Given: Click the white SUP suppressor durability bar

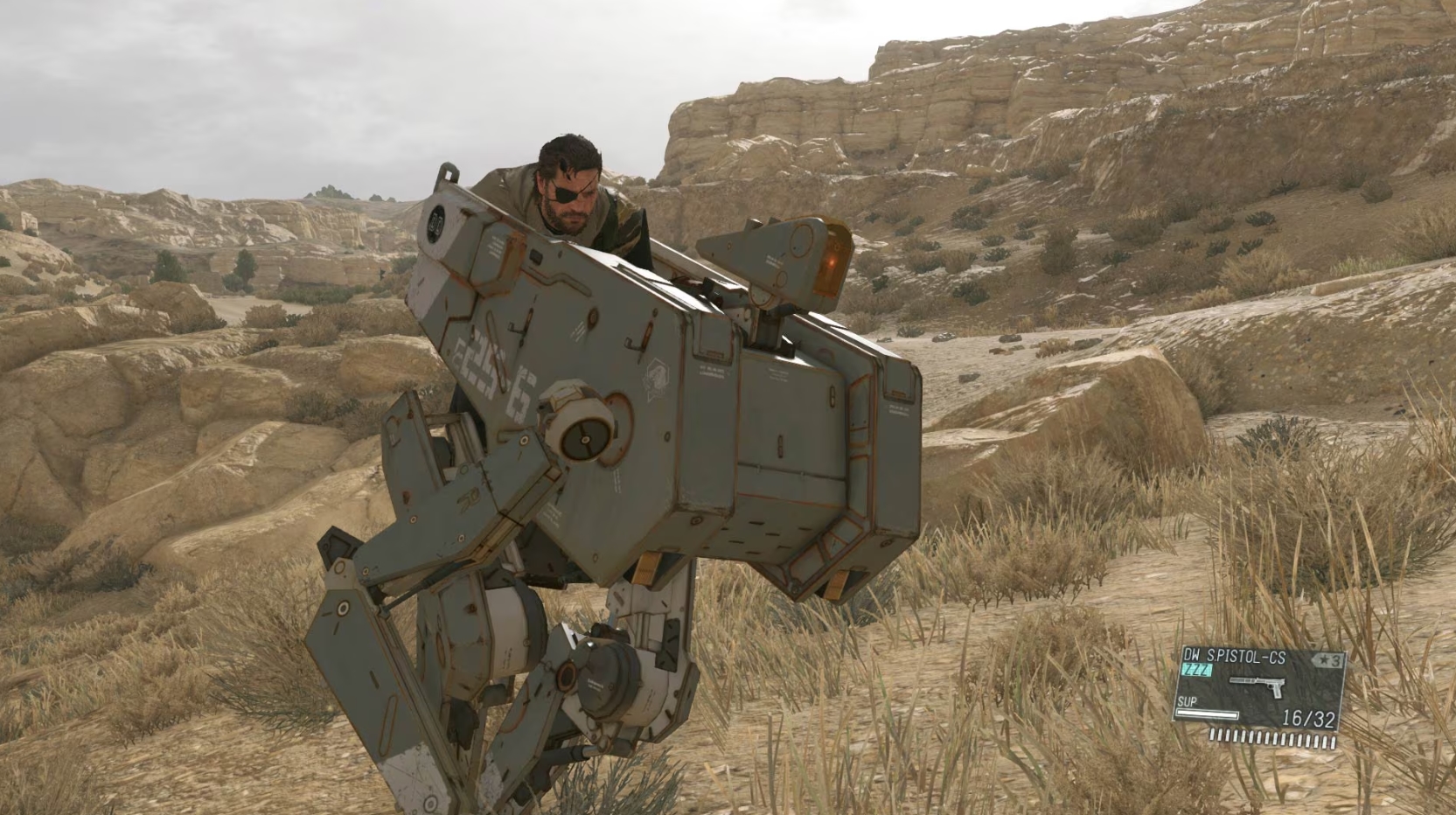Looking at the screenshot, I should click(1208, 714).
